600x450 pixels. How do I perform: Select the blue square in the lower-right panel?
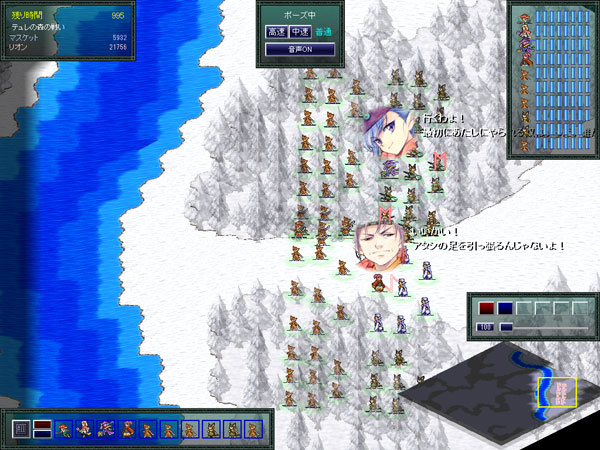coord(505,309)
